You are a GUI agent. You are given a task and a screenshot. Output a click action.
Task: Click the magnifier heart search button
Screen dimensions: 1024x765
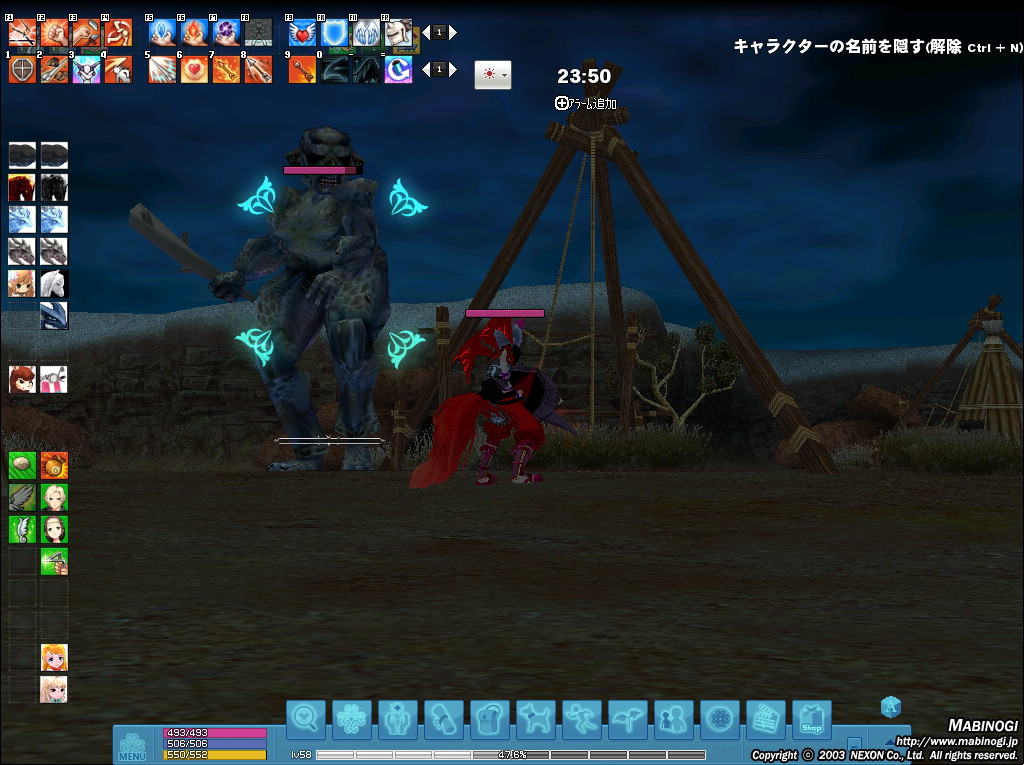pyautogui.click(x=305, y=719)
